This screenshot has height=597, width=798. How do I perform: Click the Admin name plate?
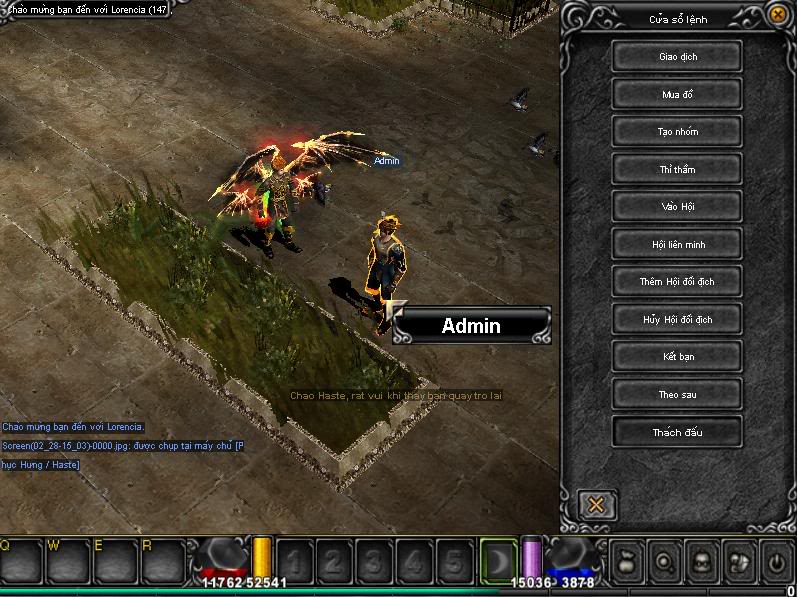point(471,326)
